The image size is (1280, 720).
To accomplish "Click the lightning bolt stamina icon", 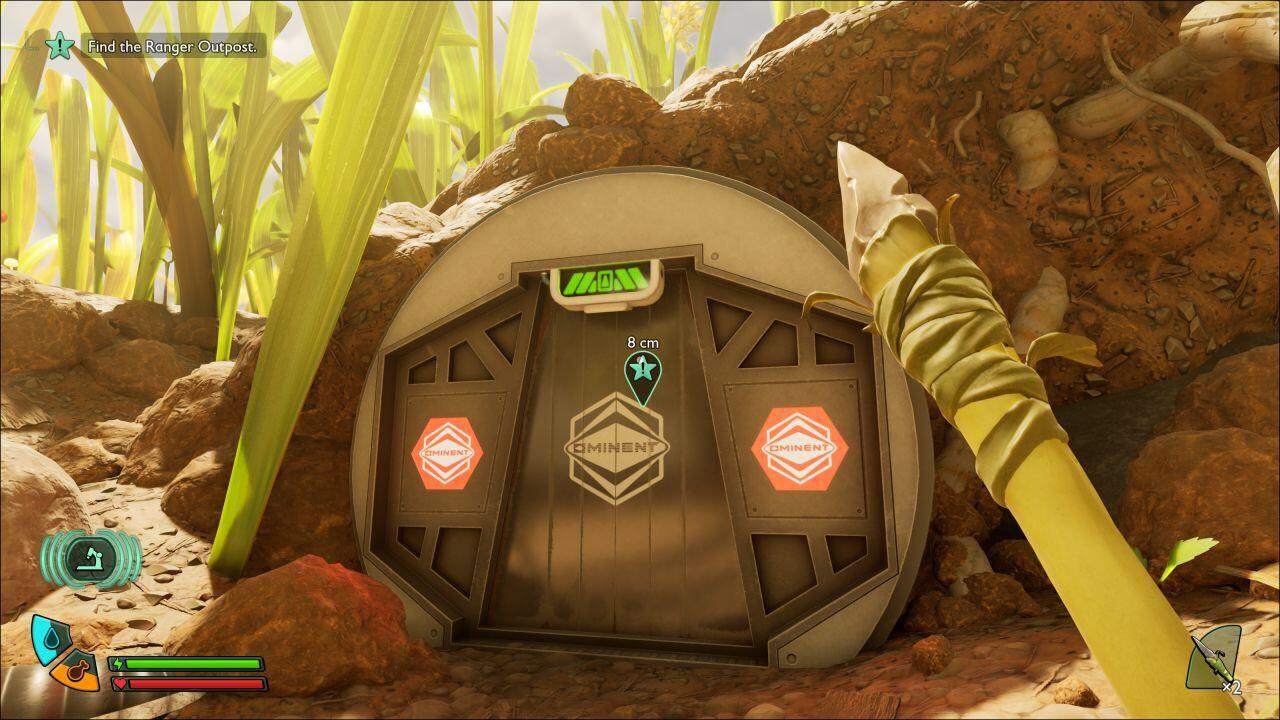I will coord(118,662).
